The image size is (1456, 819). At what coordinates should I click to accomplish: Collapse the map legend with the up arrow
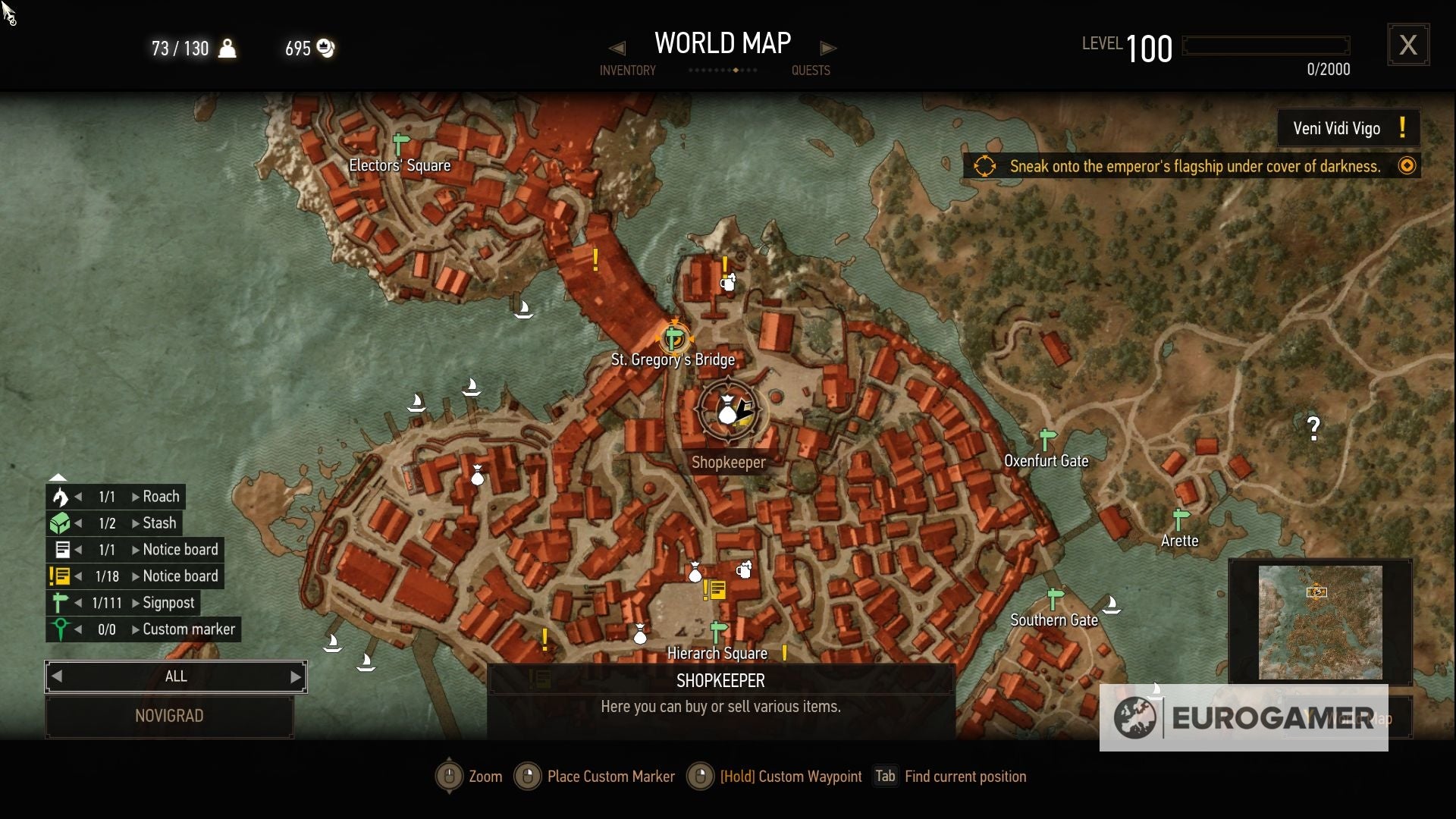click(x=58, y=476)
